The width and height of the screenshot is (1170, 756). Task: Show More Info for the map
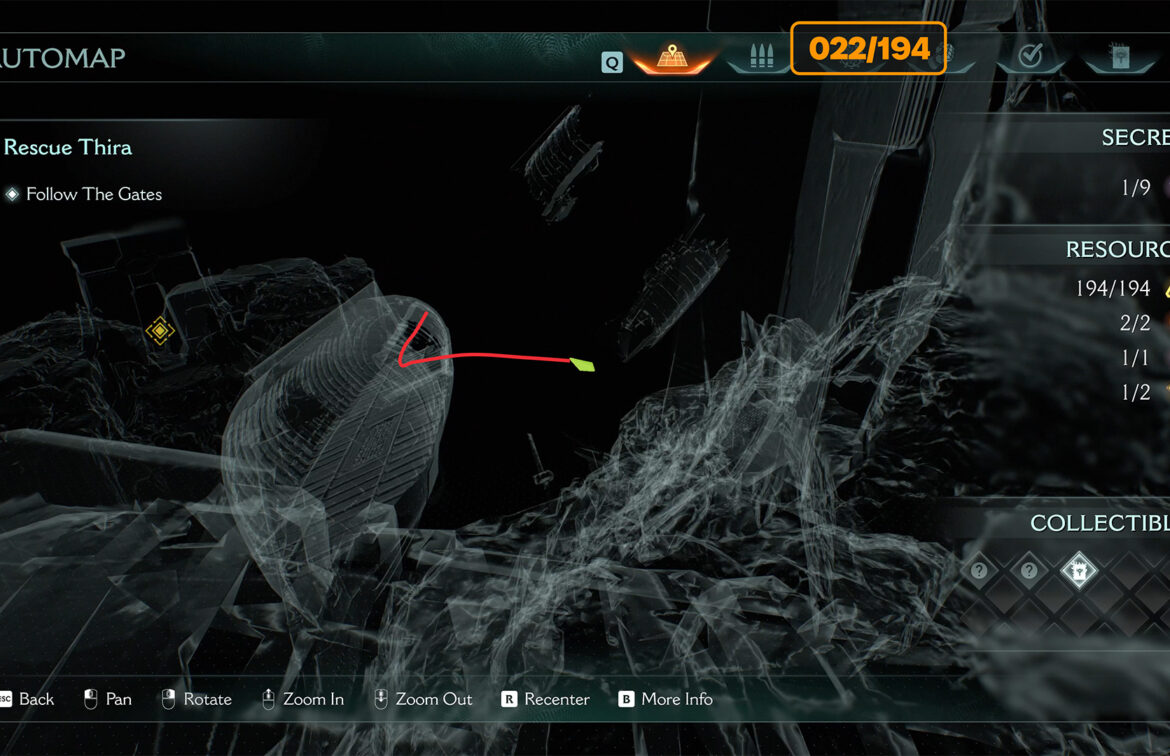click(666, 699)
